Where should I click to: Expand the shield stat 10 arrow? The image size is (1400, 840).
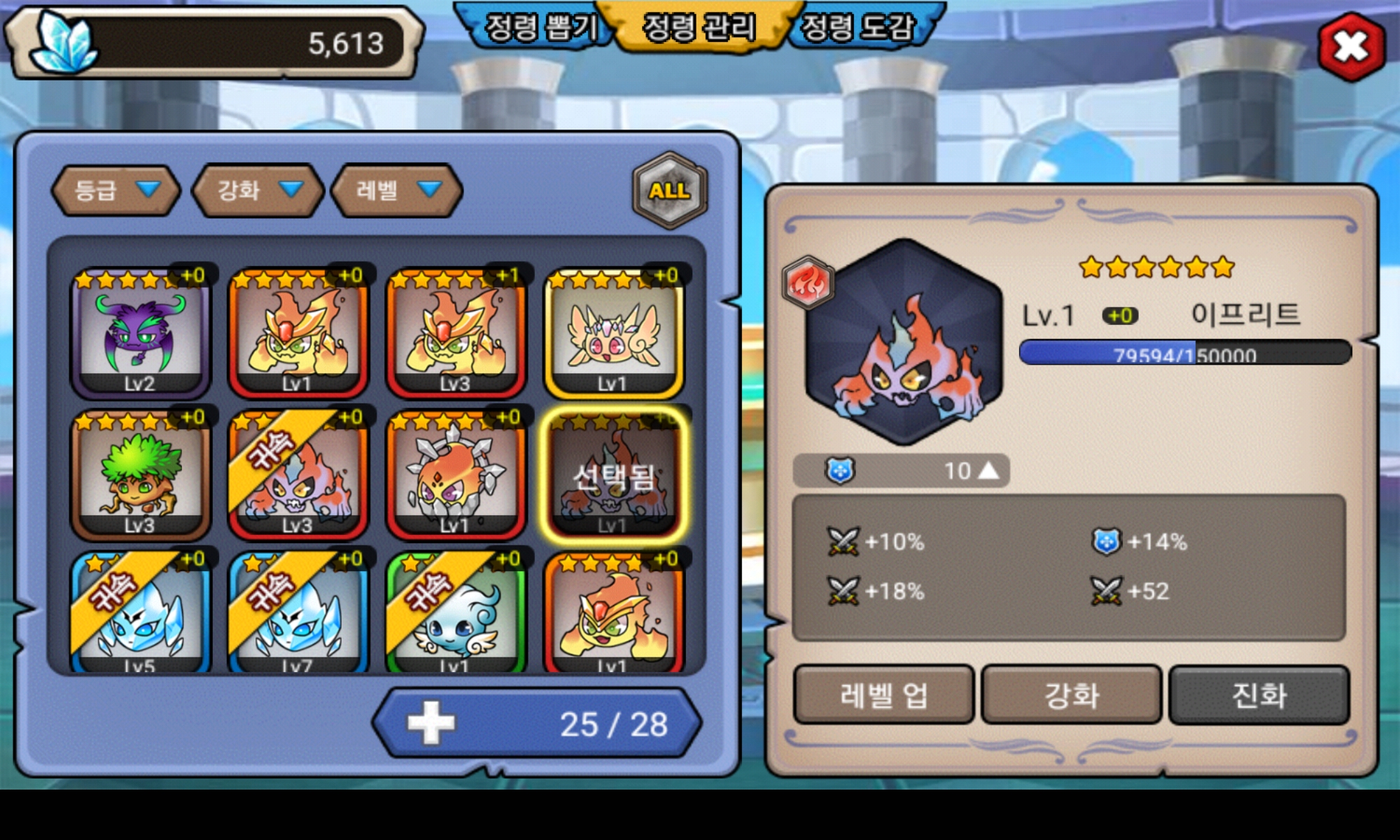click(x=988, y=470)
